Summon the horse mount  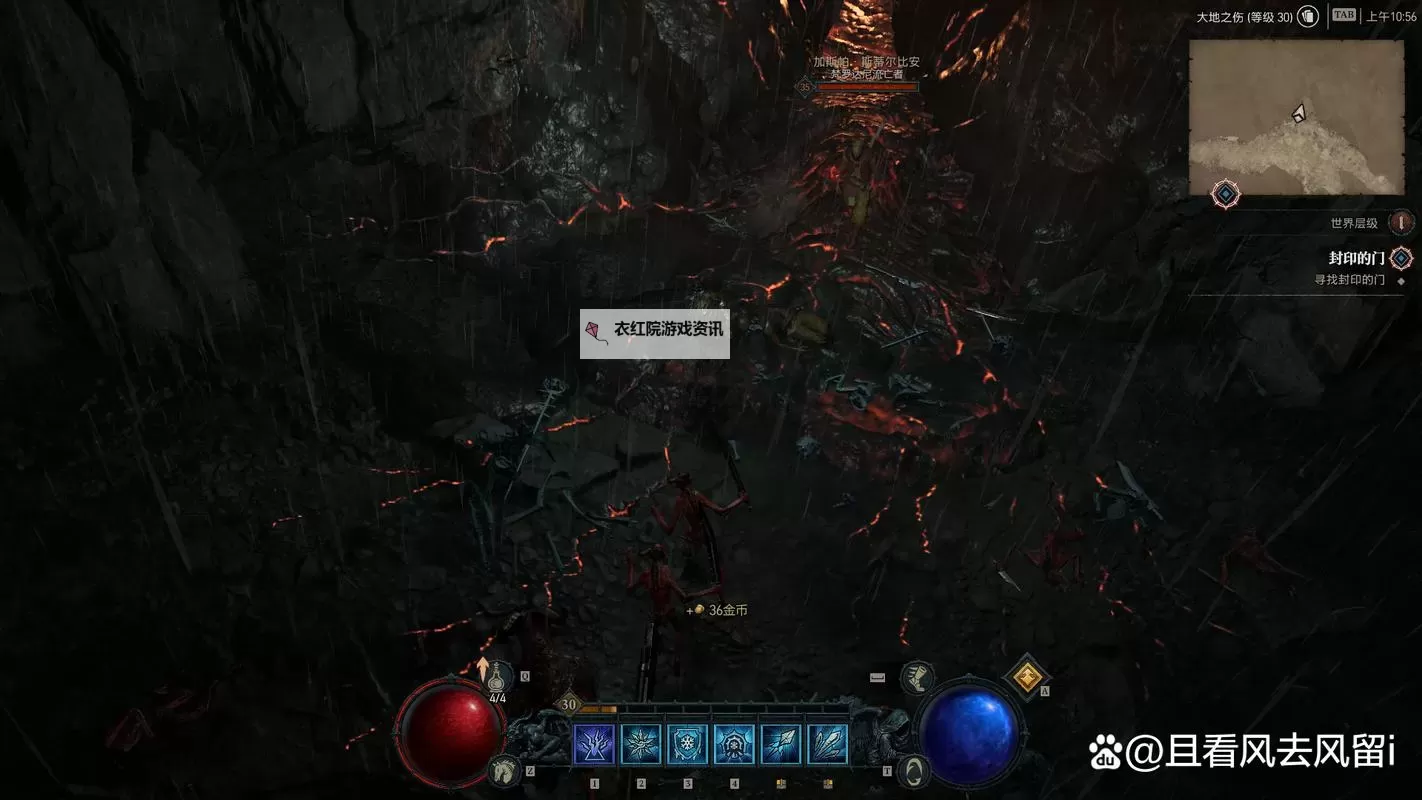click(505, 769)
